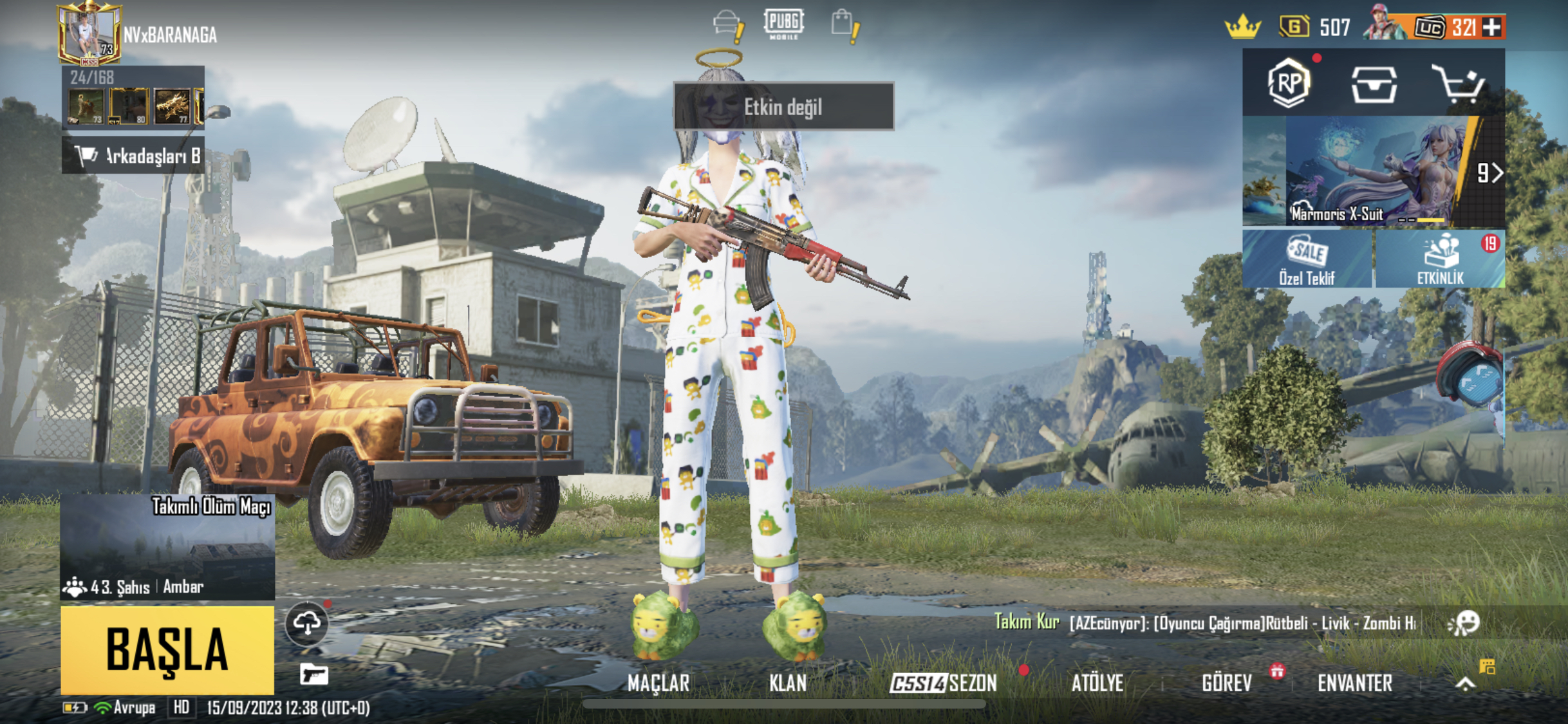Open the gun loadout folder icon
1568x724 pixels.
(314, 674)
